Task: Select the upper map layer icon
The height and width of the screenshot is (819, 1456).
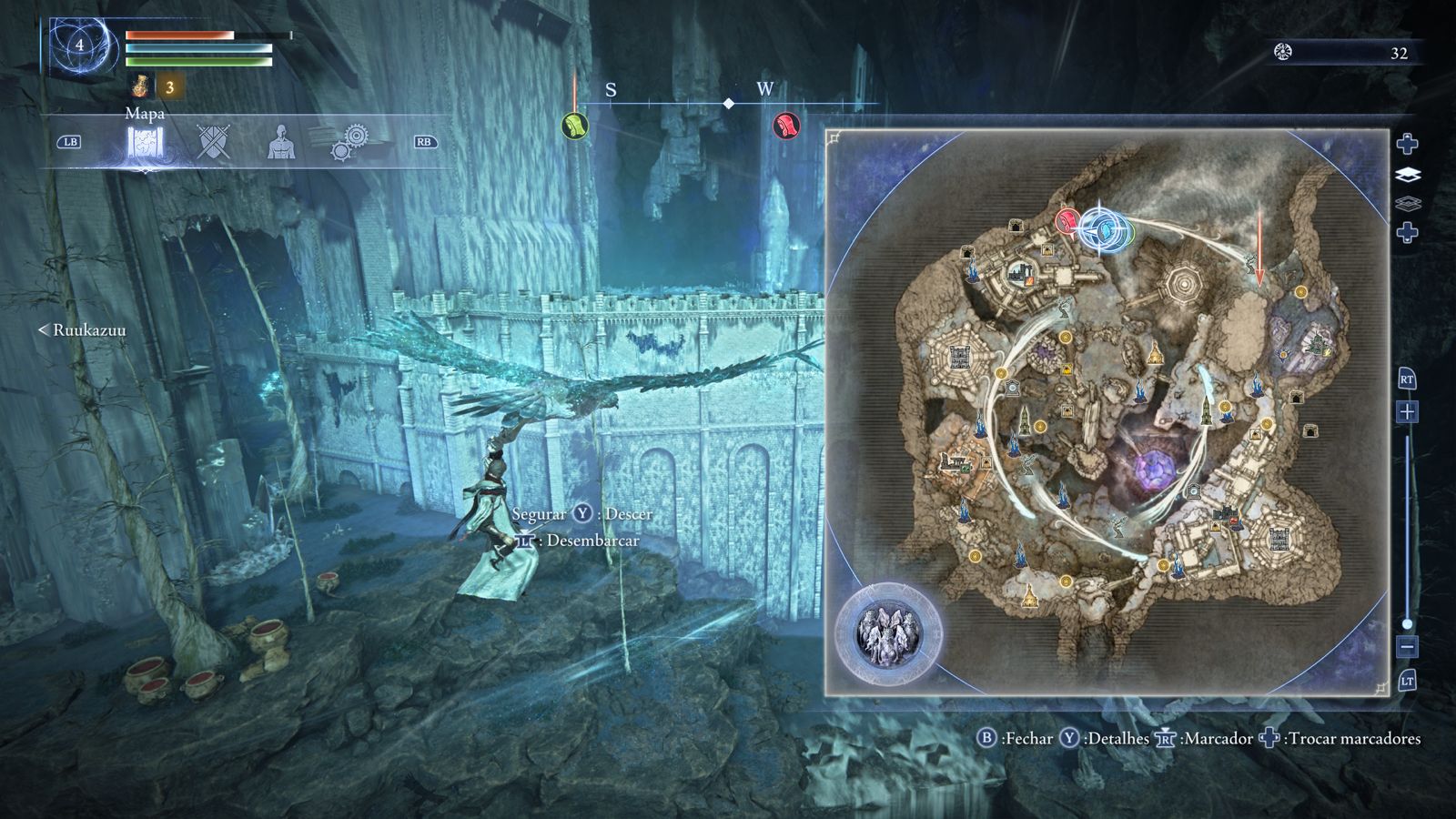Action: pos(1407,174)
